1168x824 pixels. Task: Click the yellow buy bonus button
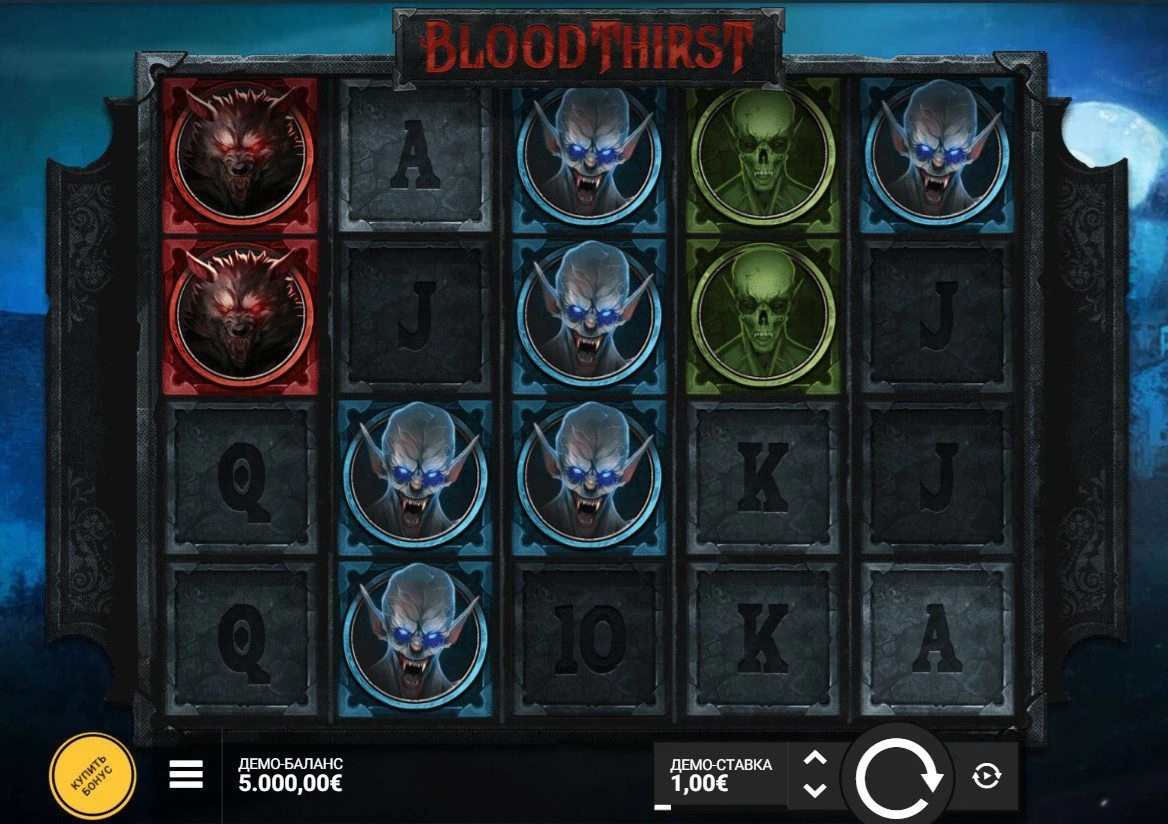click(x=92, y=776)
